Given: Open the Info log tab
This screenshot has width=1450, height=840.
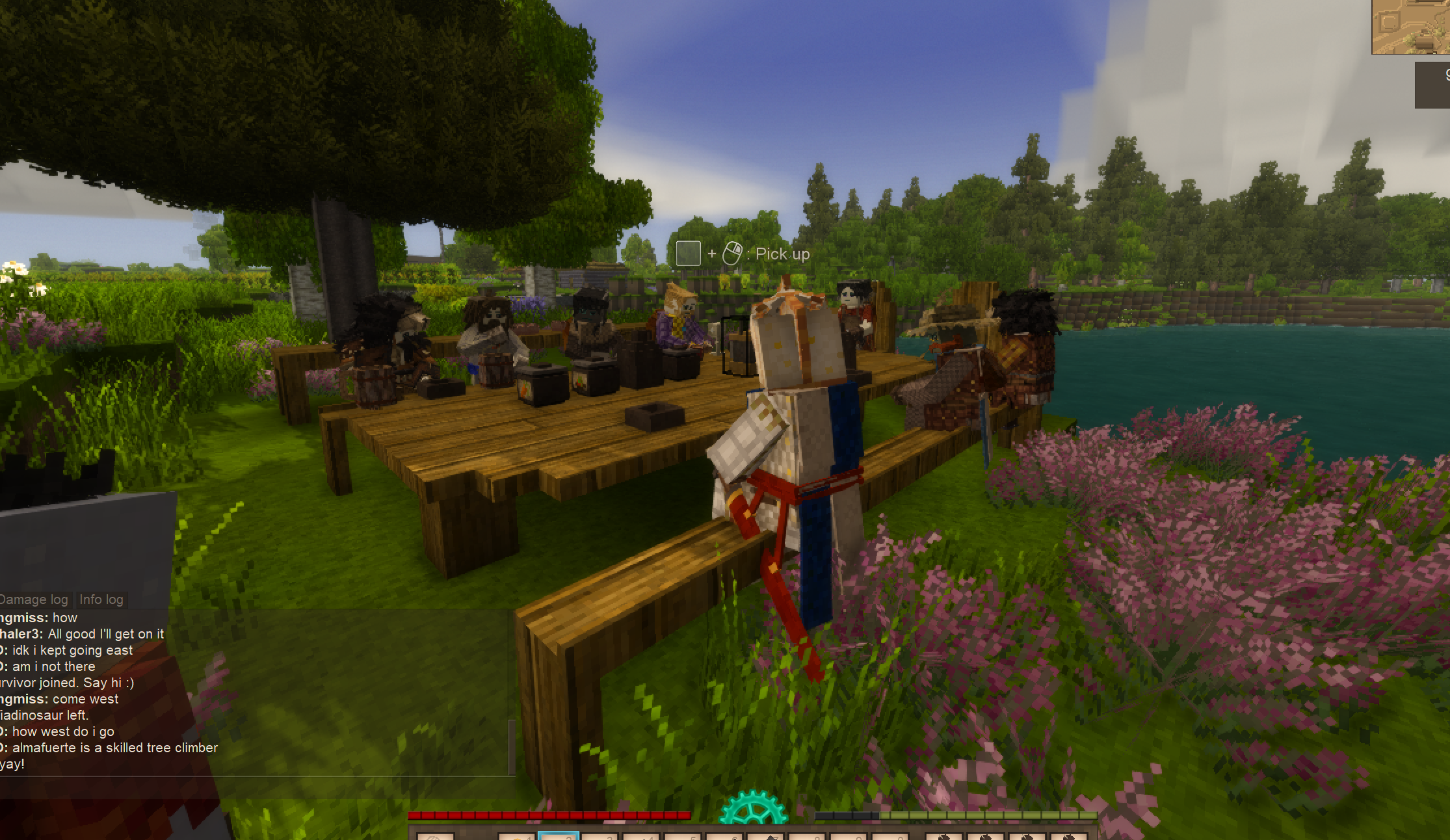Looking at the screenshot, I should click(101, 599).
